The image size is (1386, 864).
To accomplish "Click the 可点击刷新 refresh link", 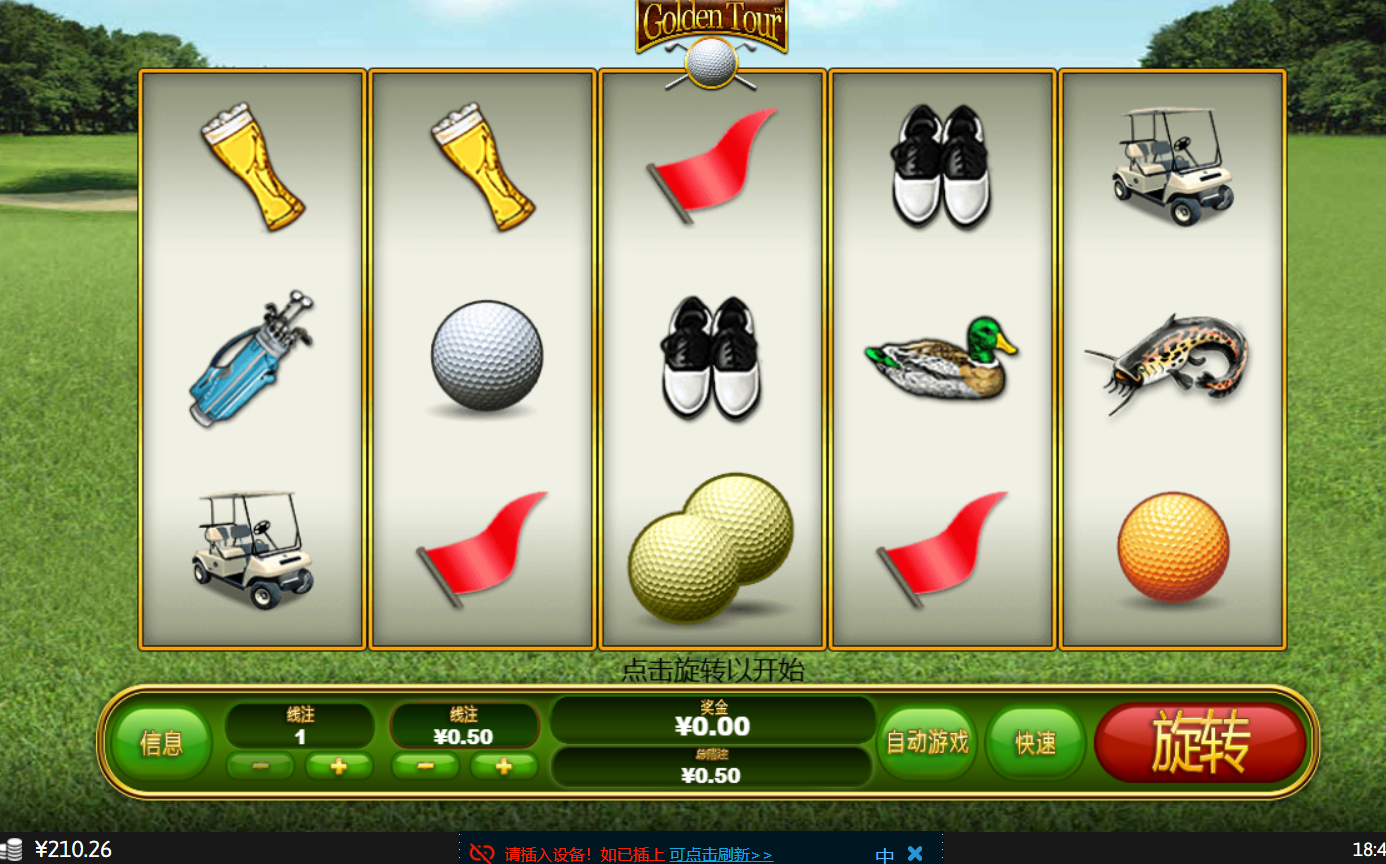I will coord(720,854).
